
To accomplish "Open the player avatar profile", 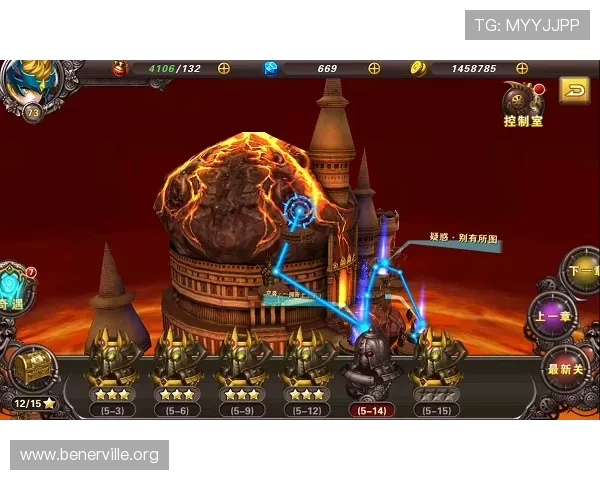I will (28, 86).
